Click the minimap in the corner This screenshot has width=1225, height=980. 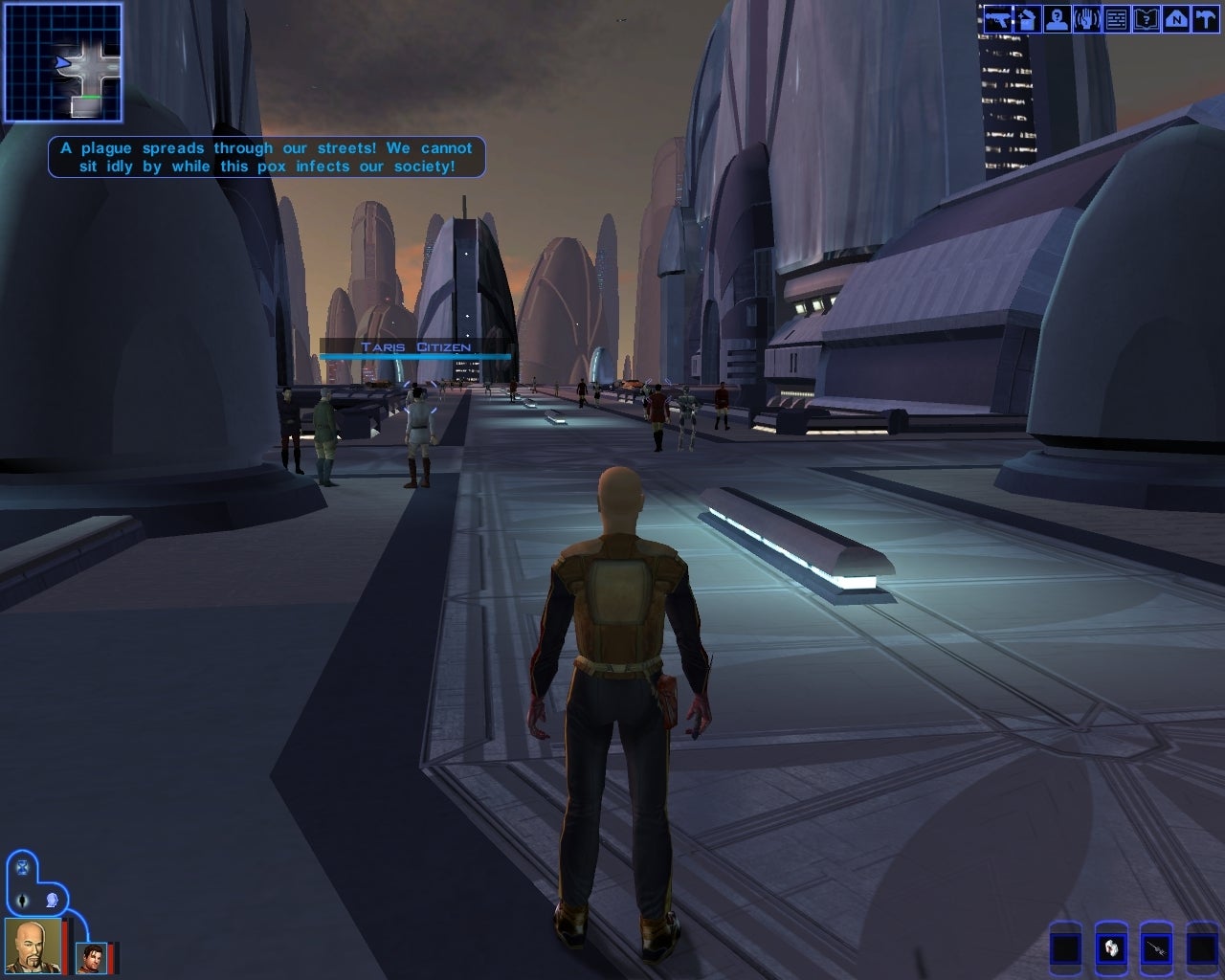point(63,62)
